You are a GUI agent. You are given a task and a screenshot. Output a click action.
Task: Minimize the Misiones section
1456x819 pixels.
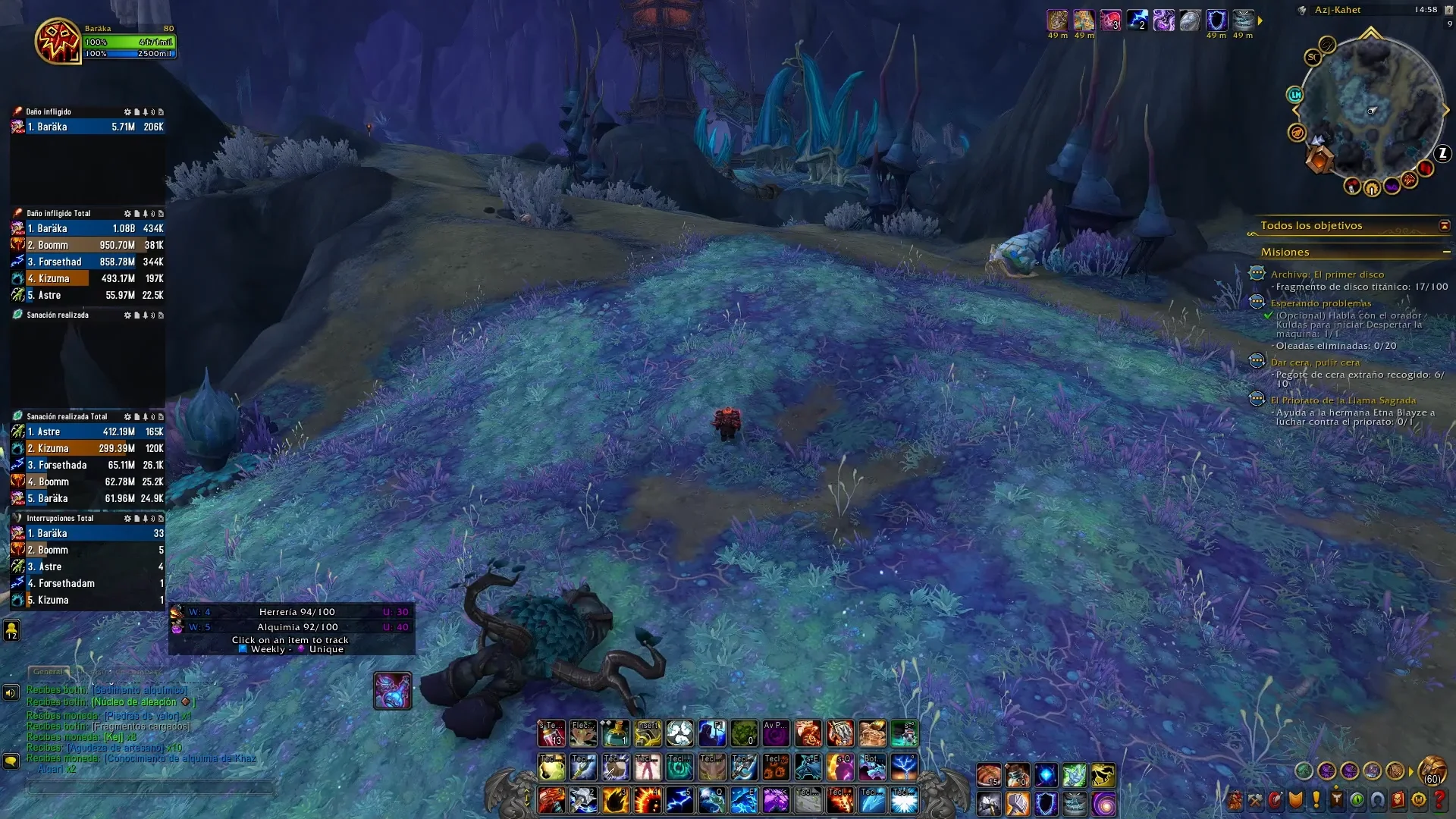[1445, 252]
